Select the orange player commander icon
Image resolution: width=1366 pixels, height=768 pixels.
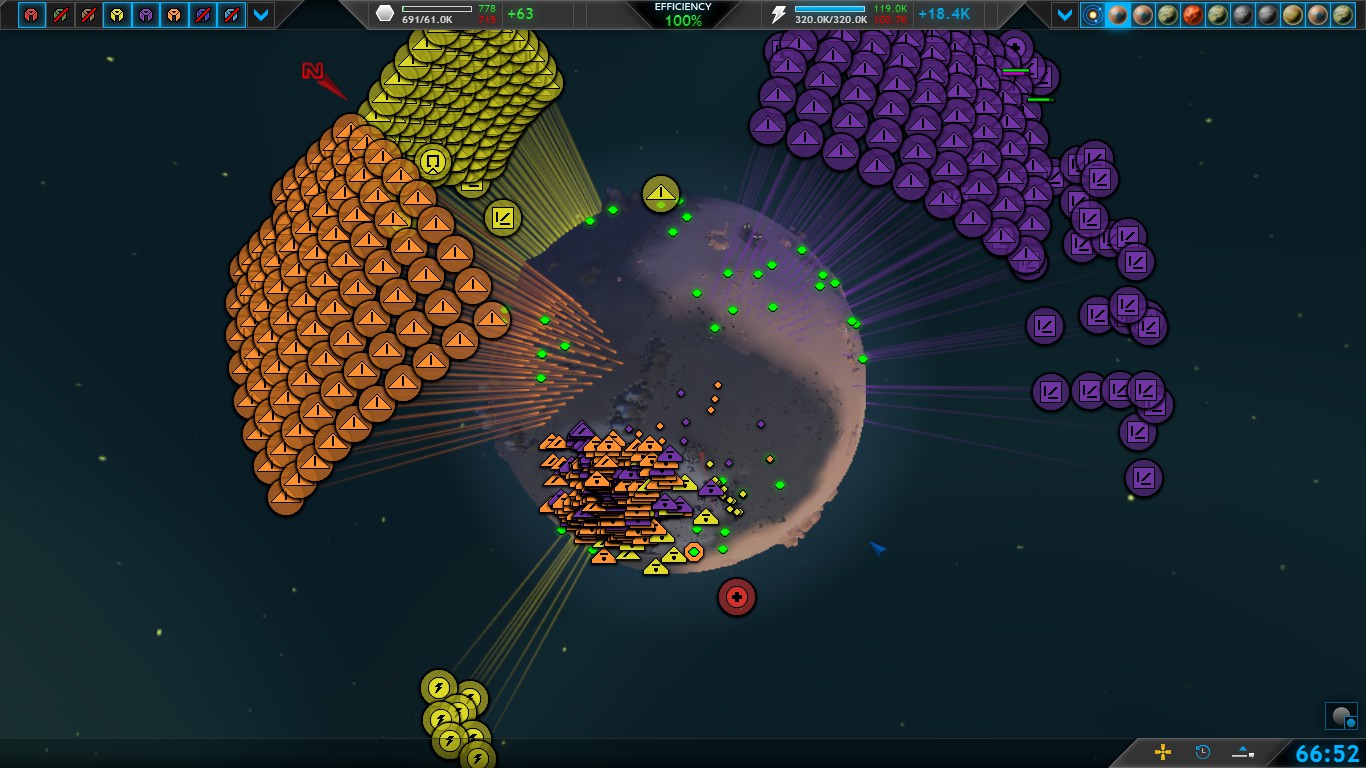click(x=175, y=15)
